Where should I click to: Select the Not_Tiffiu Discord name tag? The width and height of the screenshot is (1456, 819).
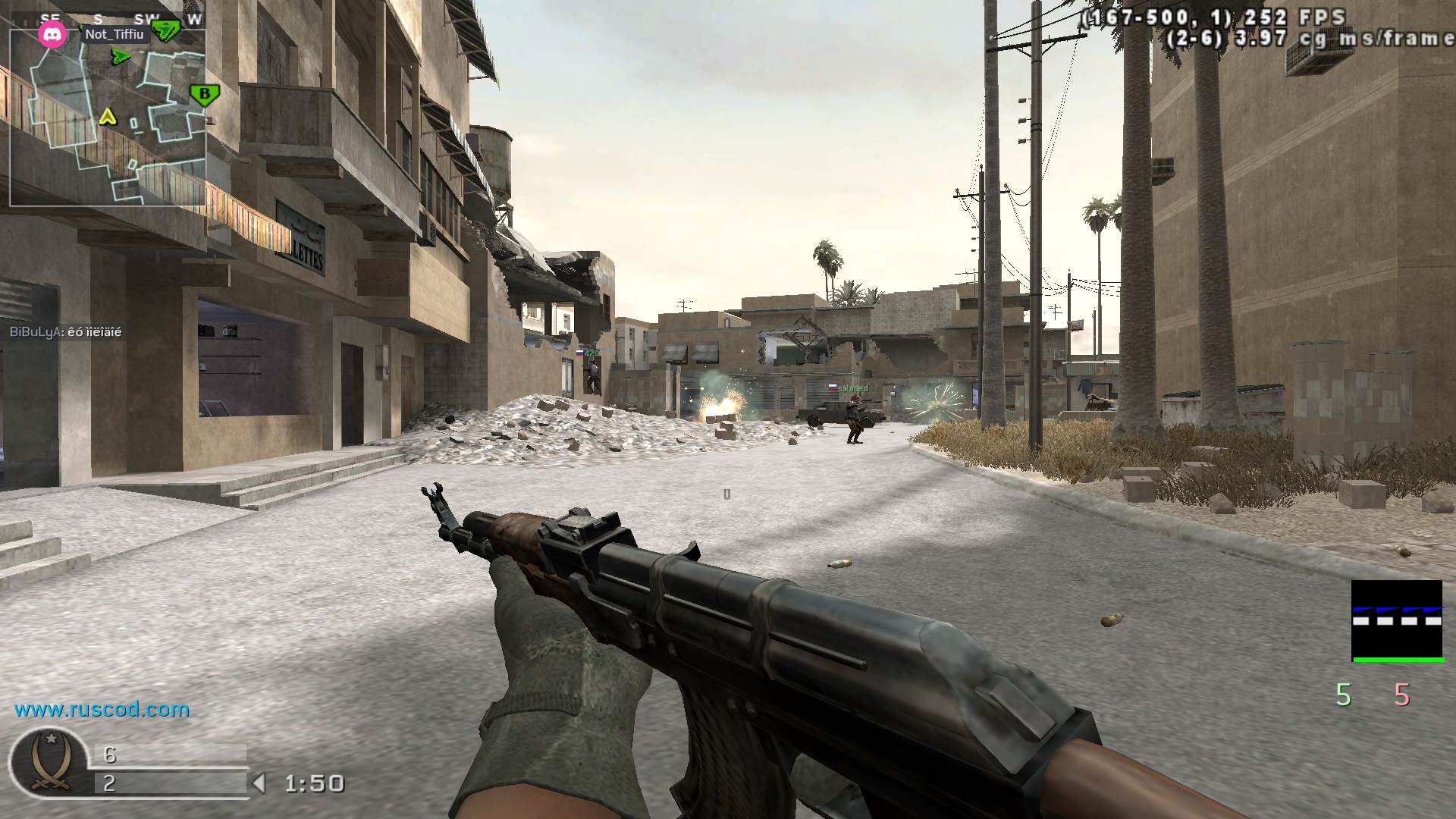114,34
